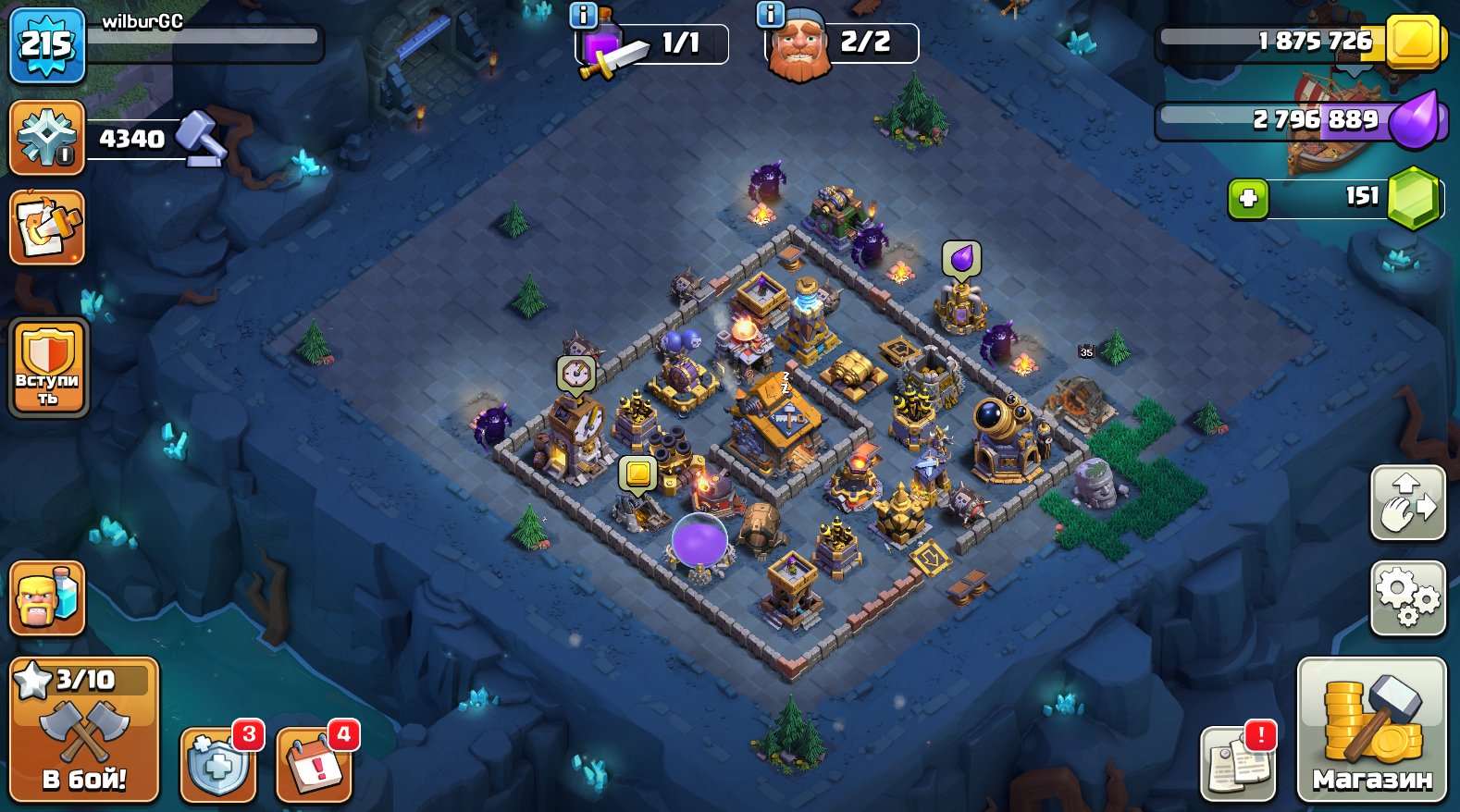Collect elixir from the collector bubble

(x=962, y=258)
